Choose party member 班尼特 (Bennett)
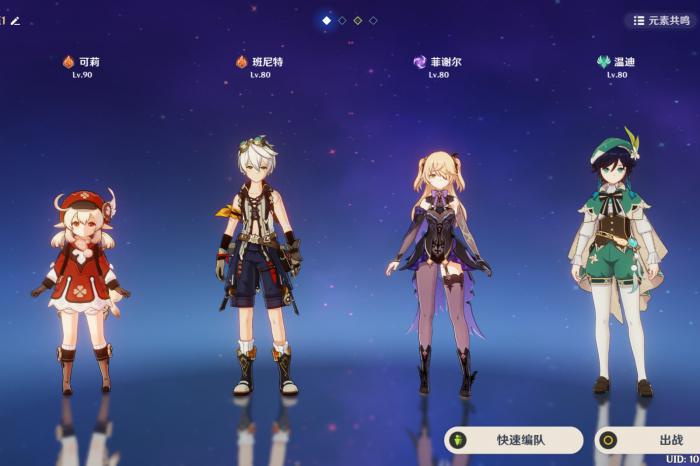700x466 pixels. click(x=257, y=270)
